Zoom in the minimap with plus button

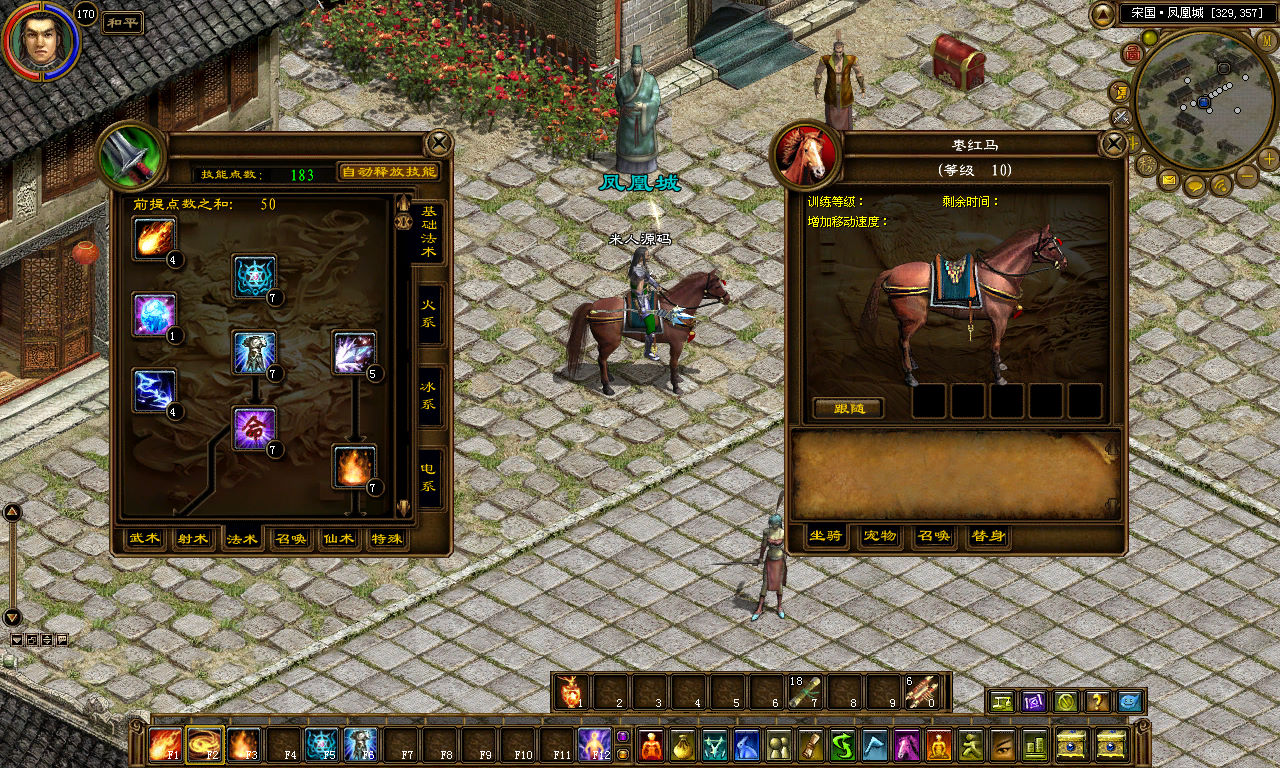(x=1268, y=159)
